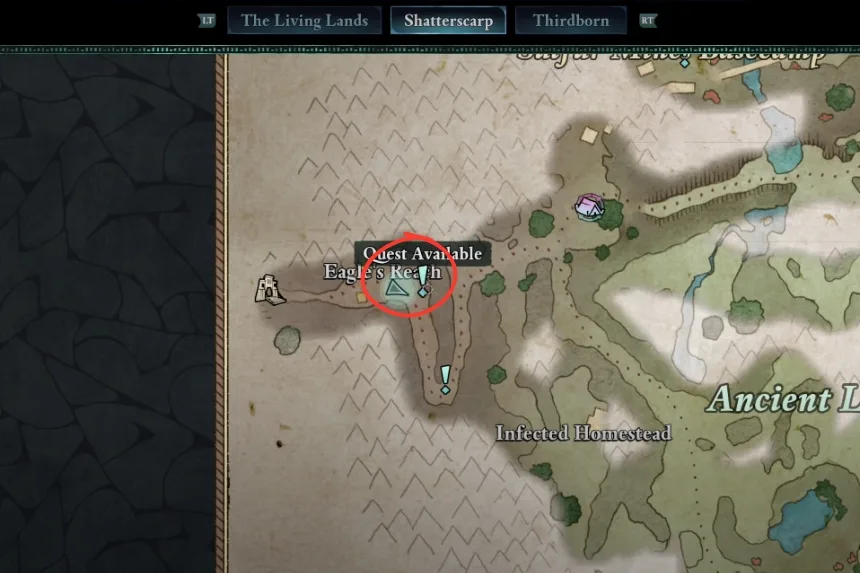Choose the quest marker nearest Infected Homestead

click(x=445, y=379)
